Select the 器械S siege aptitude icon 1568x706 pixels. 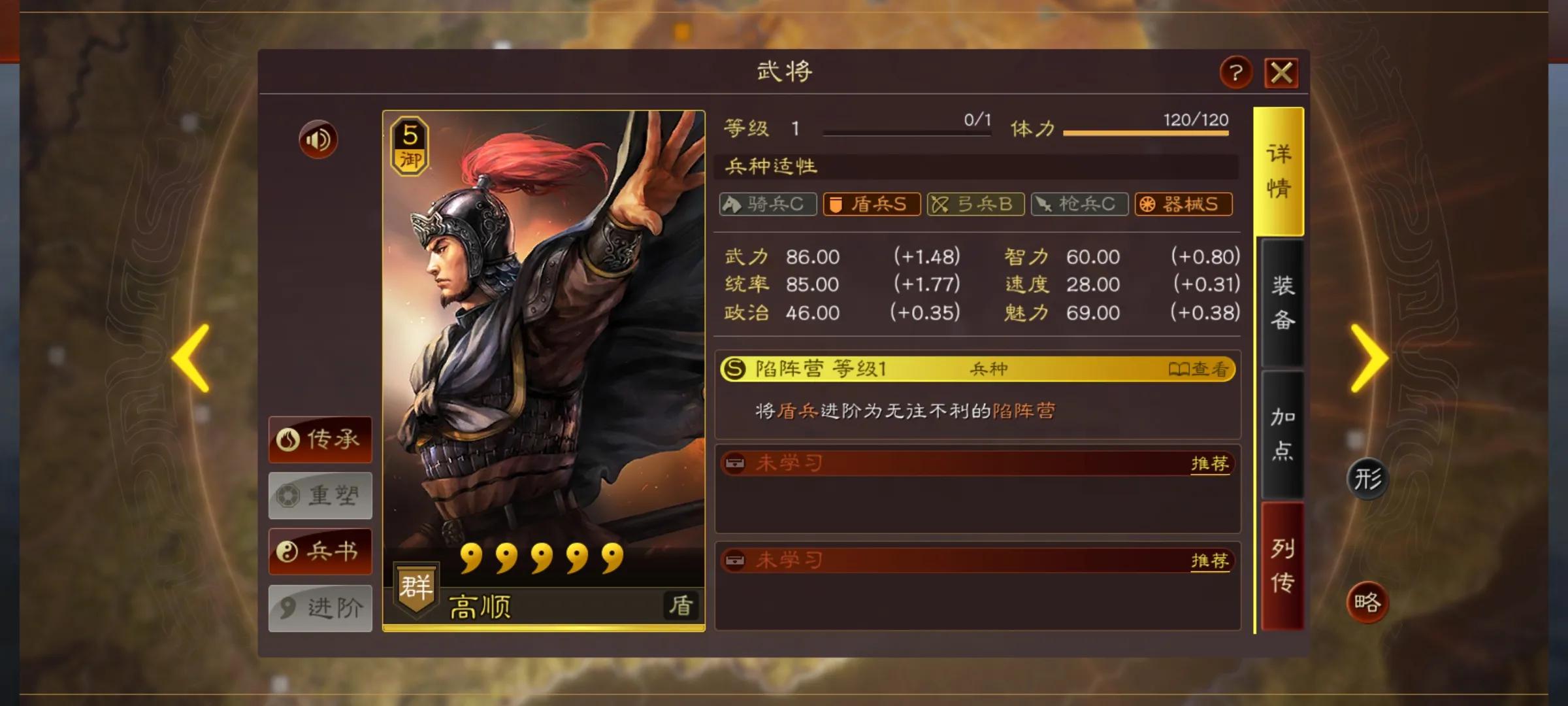click(1183, 204)
